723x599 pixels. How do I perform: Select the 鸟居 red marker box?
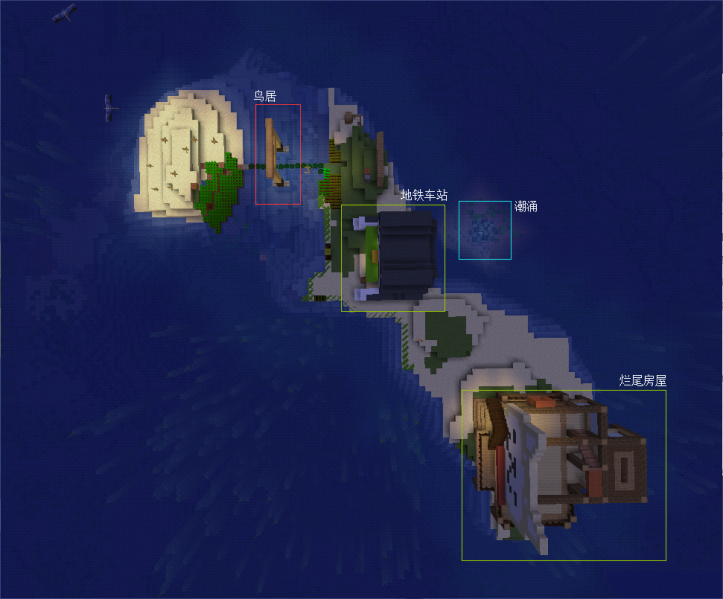click(x=278, y=154)
